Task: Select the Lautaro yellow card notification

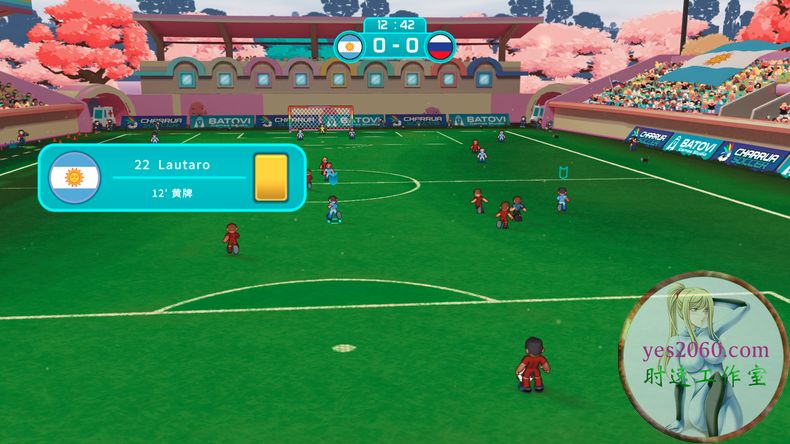Action: tap(171, 177)
